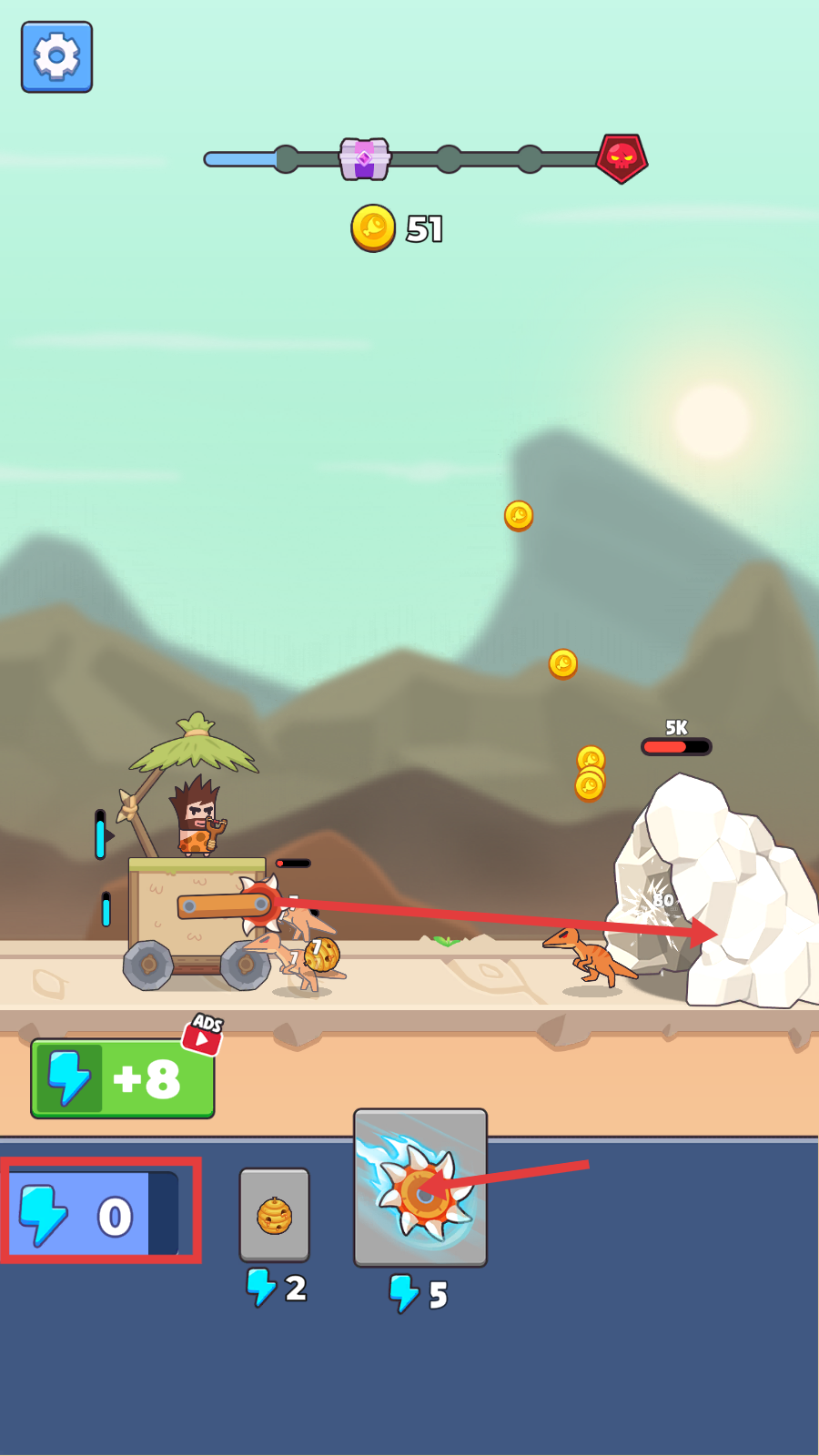Select the beehive weapon card
This screenshot has height=1456, width=819.
click(x=274, y=1215)
